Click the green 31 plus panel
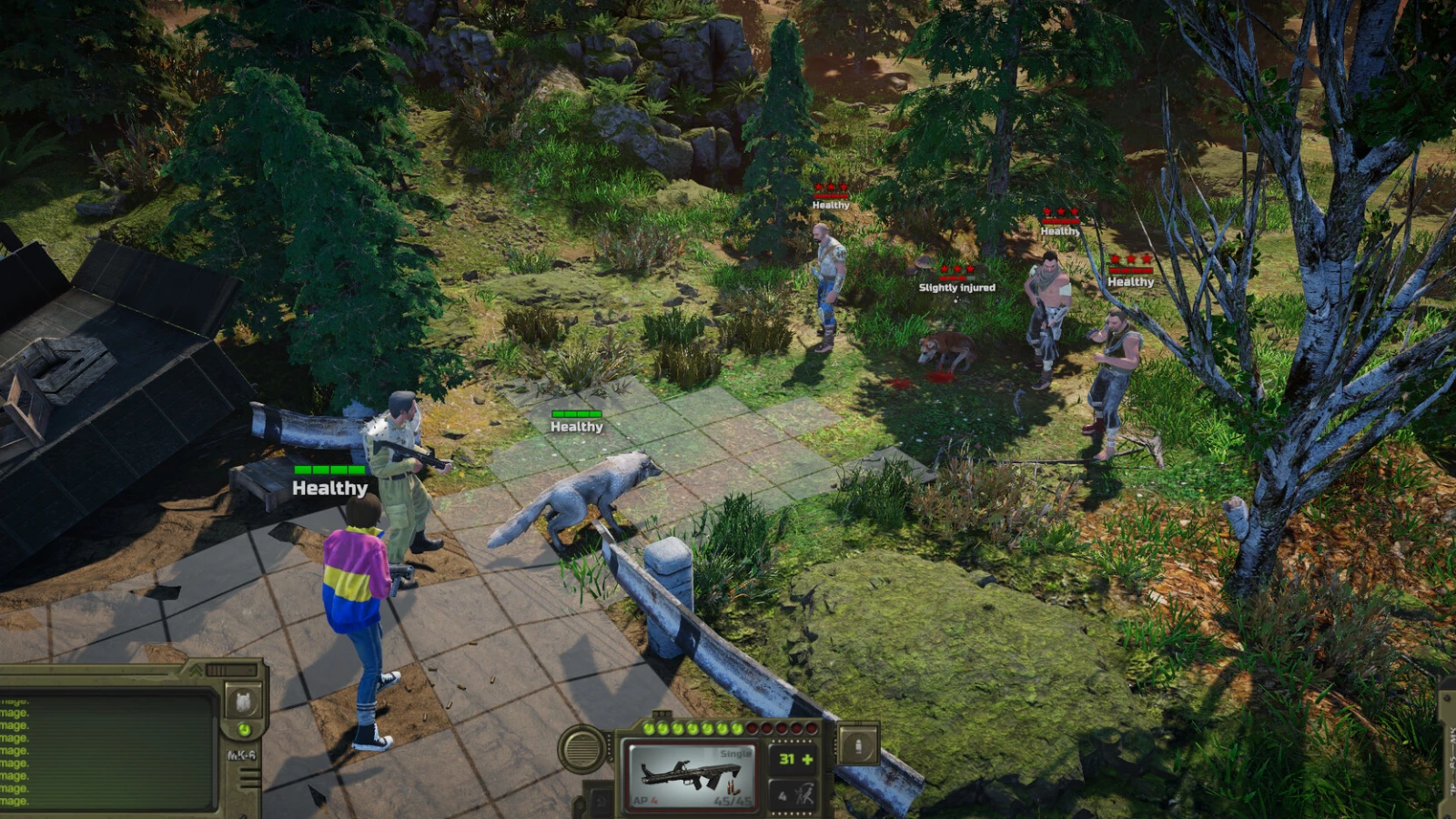 [x=794, y=759]
